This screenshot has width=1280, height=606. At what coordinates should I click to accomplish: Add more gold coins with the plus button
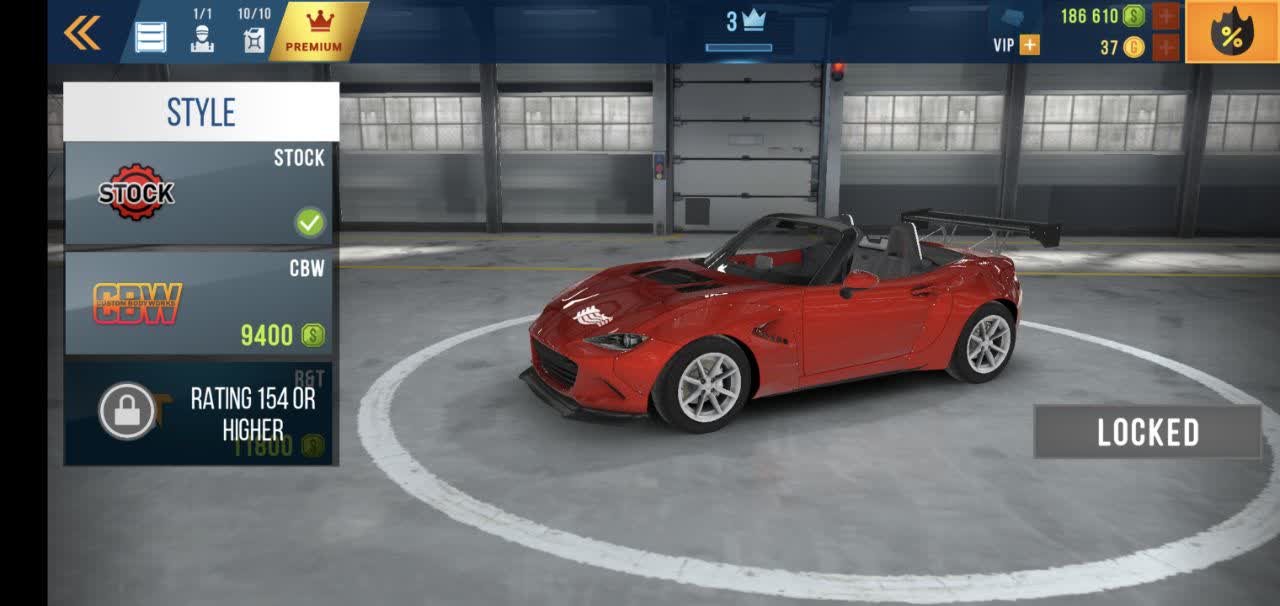click(x=1165, y=47)
